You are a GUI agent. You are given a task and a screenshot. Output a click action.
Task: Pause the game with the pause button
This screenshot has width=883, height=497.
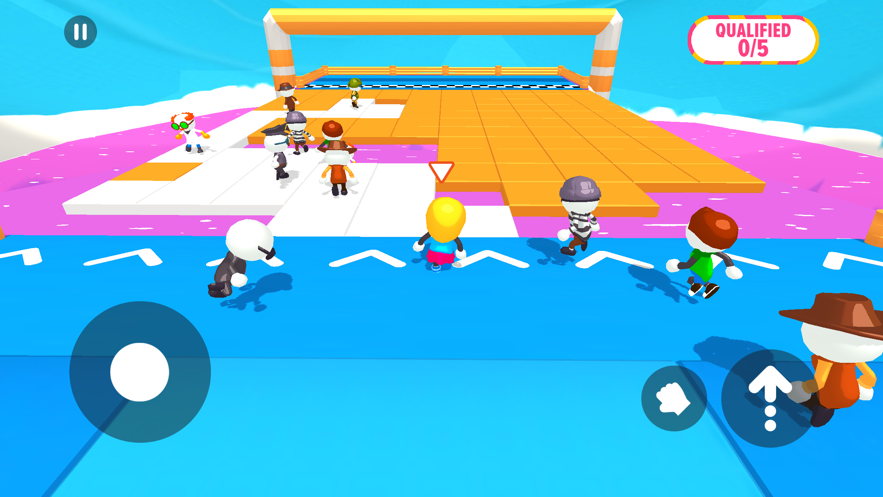tap(81, 32)
